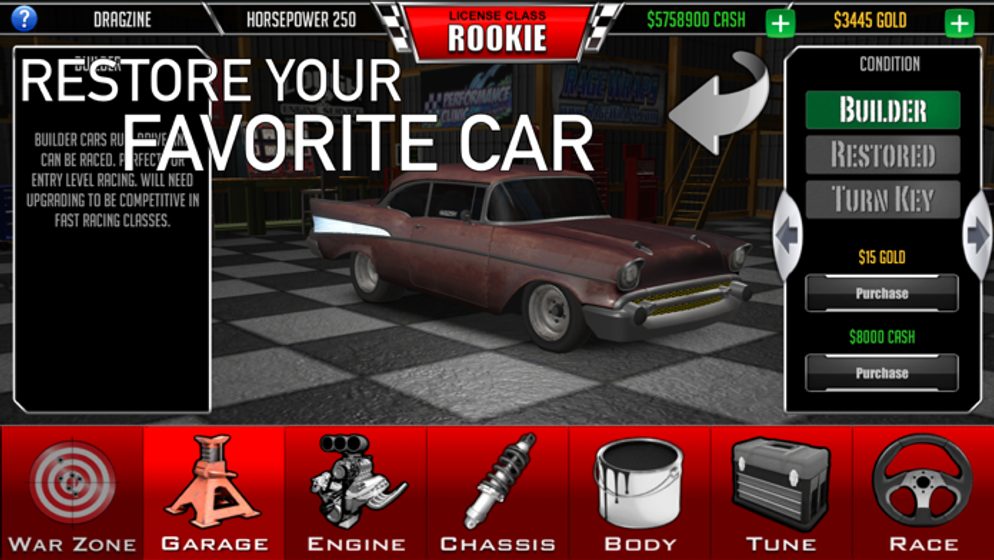Add more gold with the plus button
The height and width of the screenshot is (560, 994).
pyautogui.click(x=959, y=22)
